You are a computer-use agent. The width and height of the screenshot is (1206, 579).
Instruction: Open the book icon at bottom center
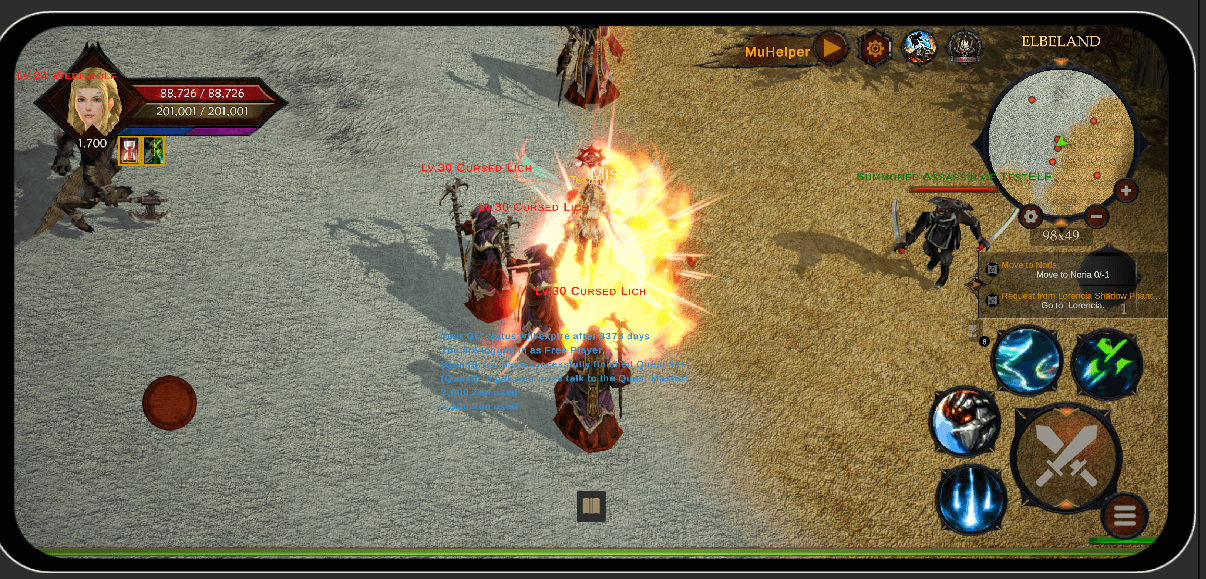point(591,506)
